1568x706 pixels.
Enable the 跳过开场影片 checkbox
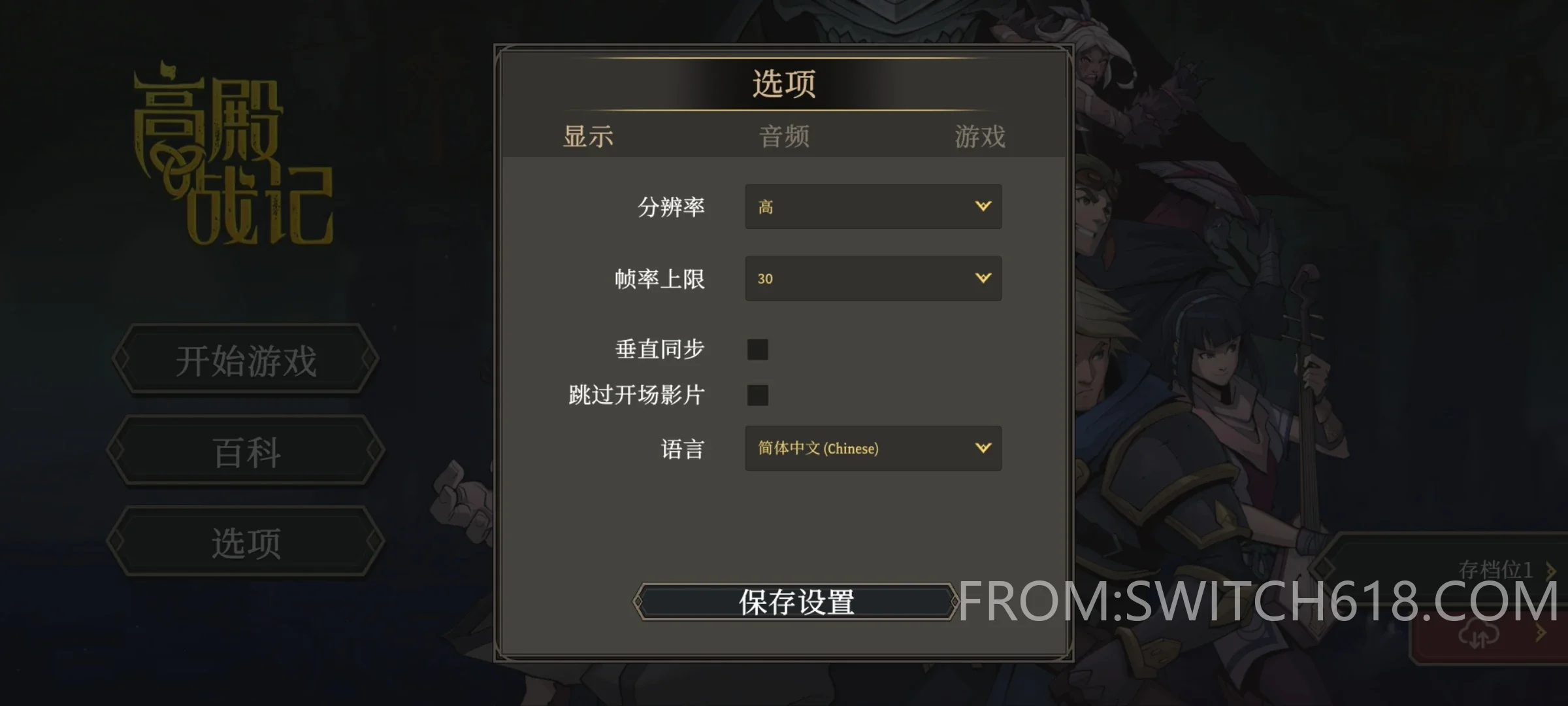(x=758, y=395)
